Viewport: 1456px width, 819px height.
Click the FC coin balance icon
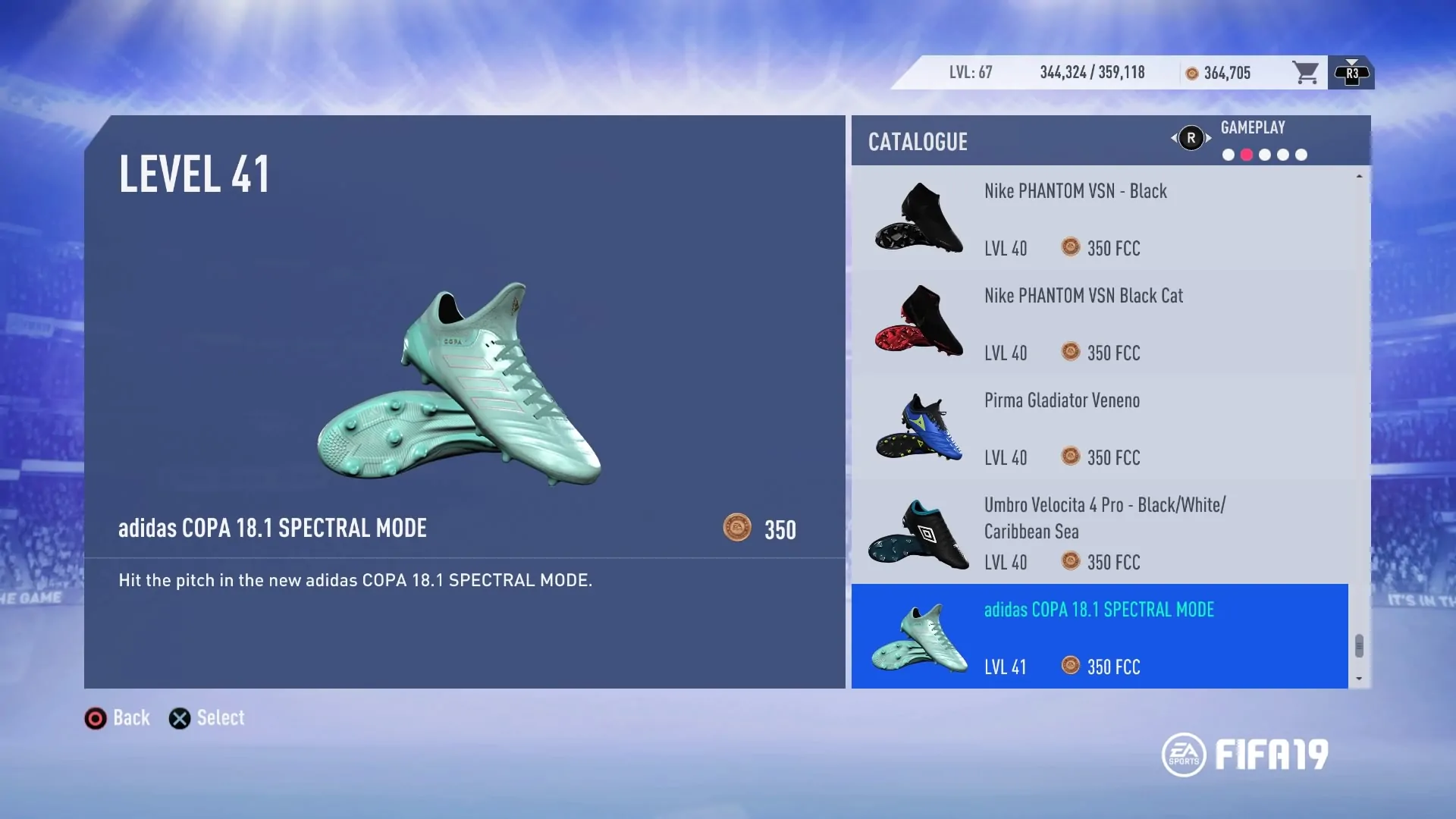point(1191,73)
